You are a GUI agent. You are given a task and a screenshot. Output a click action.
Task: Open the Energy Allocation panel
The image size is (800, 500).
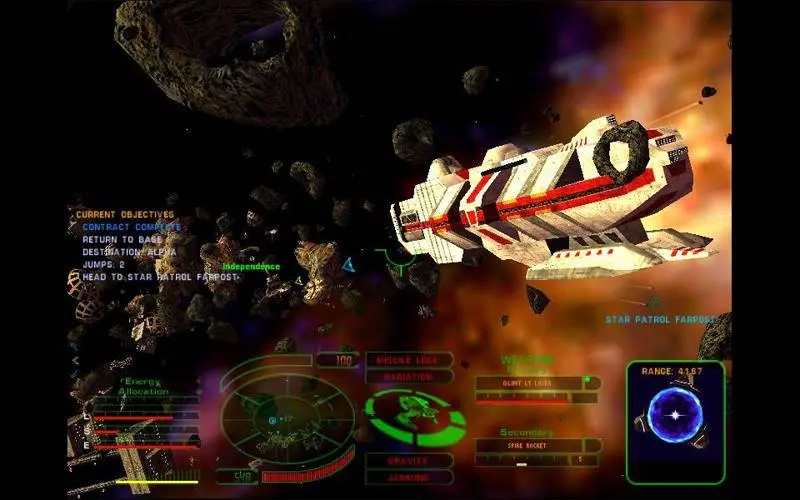145,386
